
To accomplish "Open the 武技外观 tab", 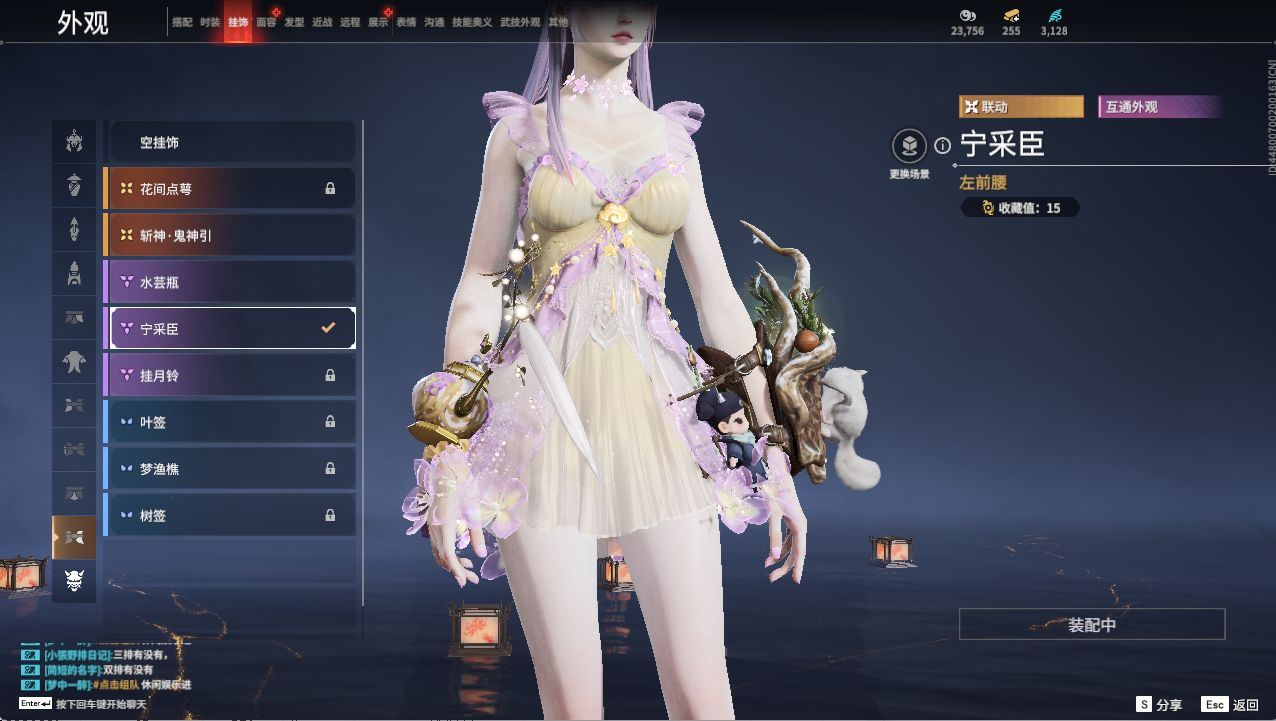I will pos(519,22).
